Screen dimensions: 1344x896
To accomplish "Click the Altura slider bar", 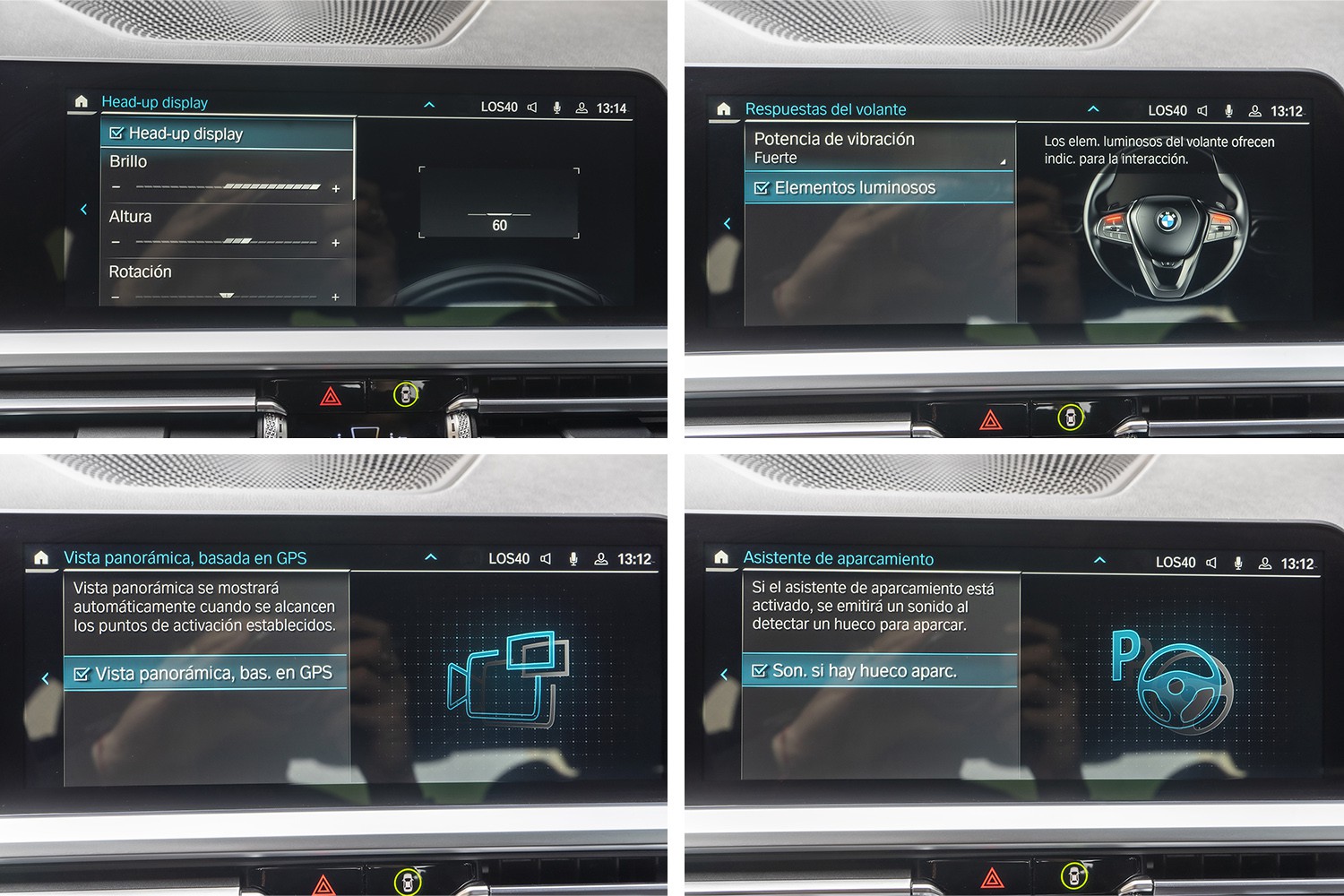I will 227,242.
